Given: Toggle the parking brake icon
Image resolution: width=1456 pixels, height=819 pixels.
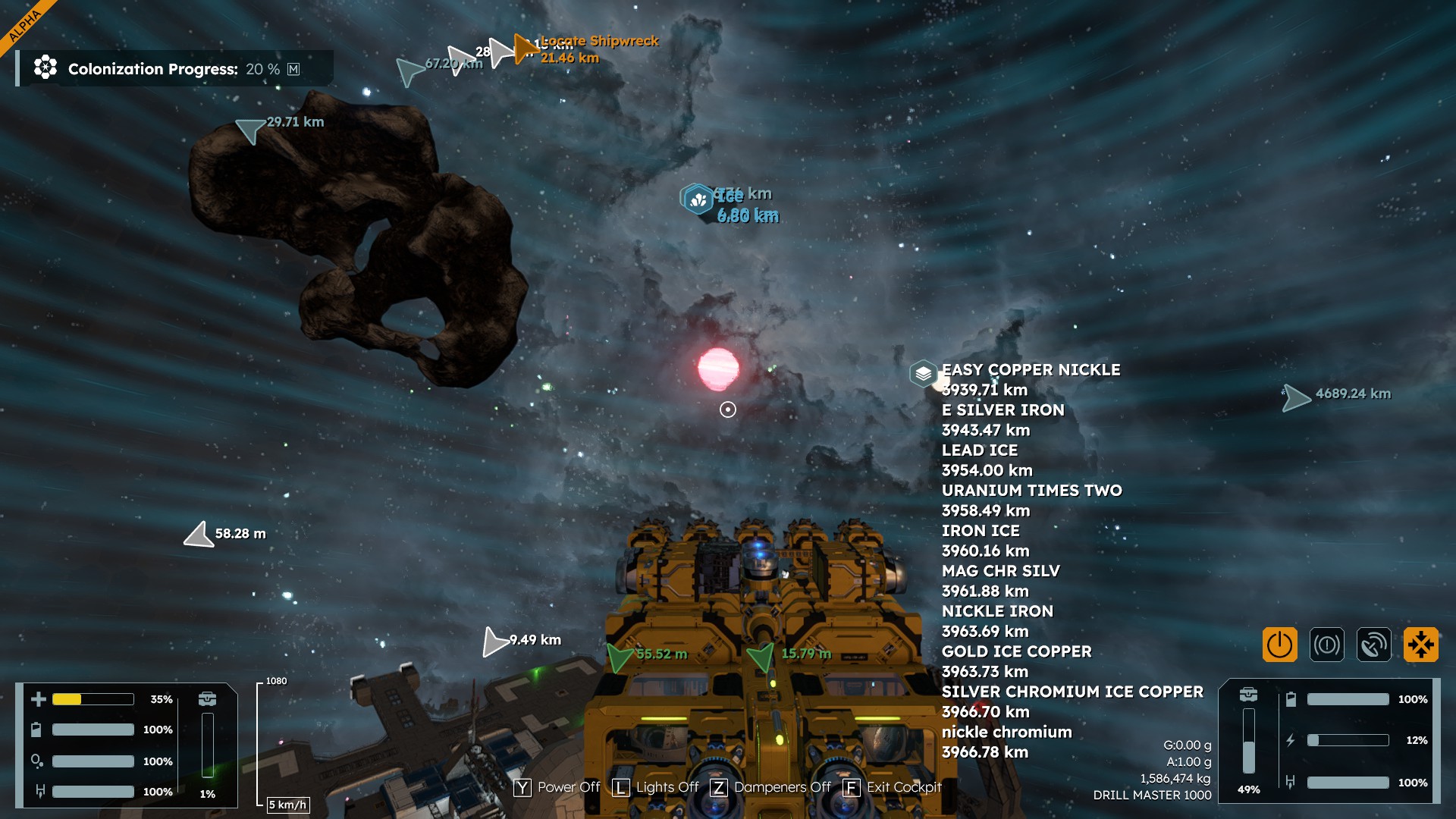Looking at the screenshot, I should [x=1326, y=645].
